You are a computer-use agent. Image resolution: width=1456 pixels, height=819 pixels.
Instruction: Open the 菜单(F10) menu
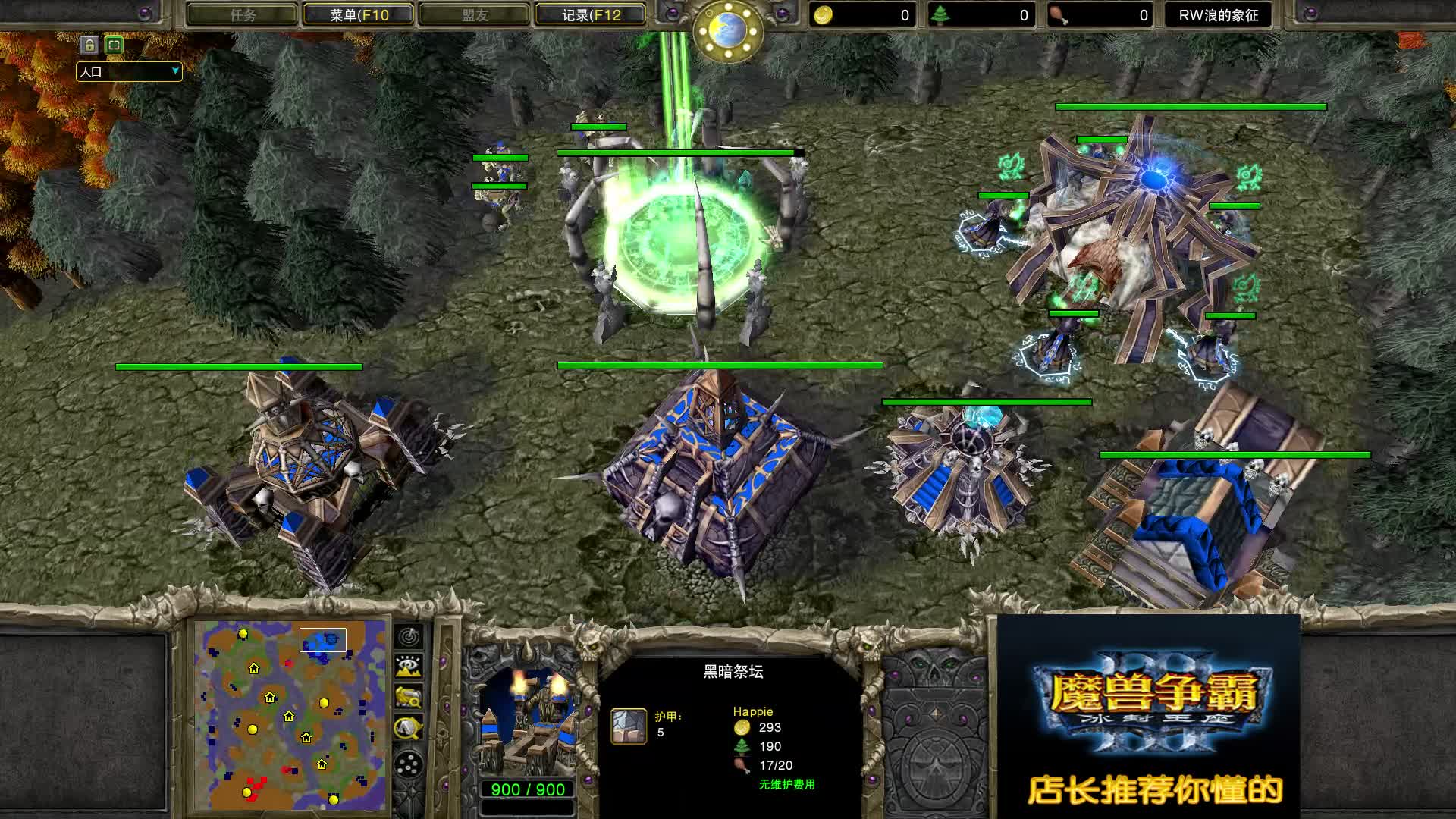click(356, 14)
